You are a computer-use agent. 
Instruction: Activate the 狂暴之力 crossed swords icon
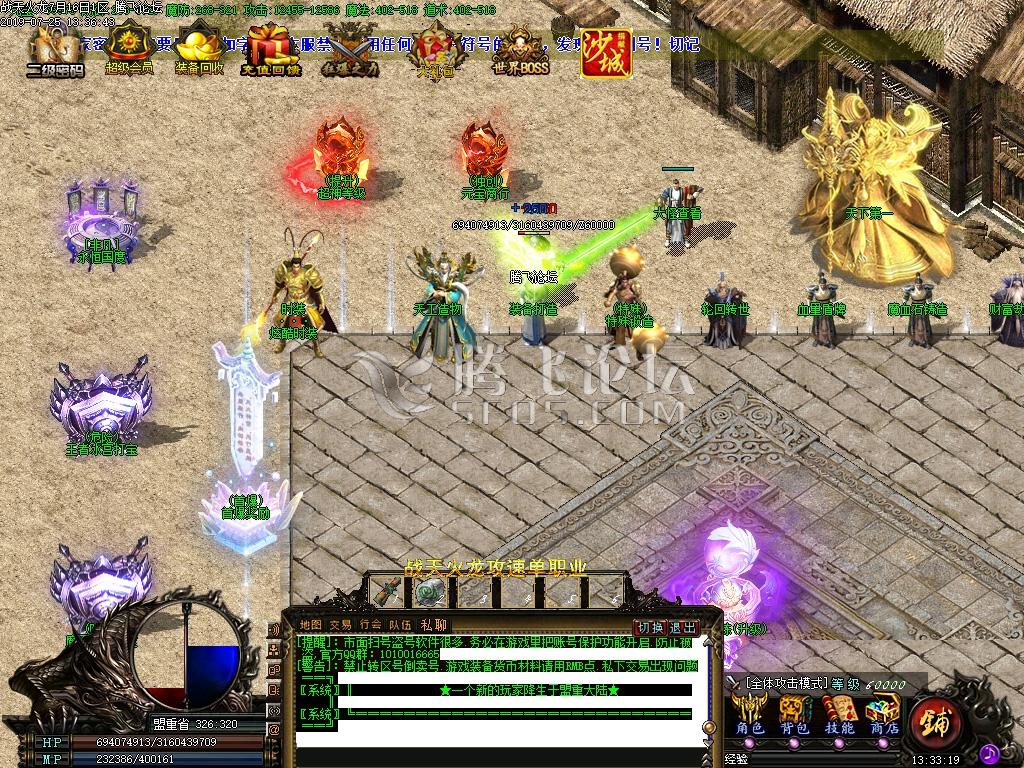(351, 50)
